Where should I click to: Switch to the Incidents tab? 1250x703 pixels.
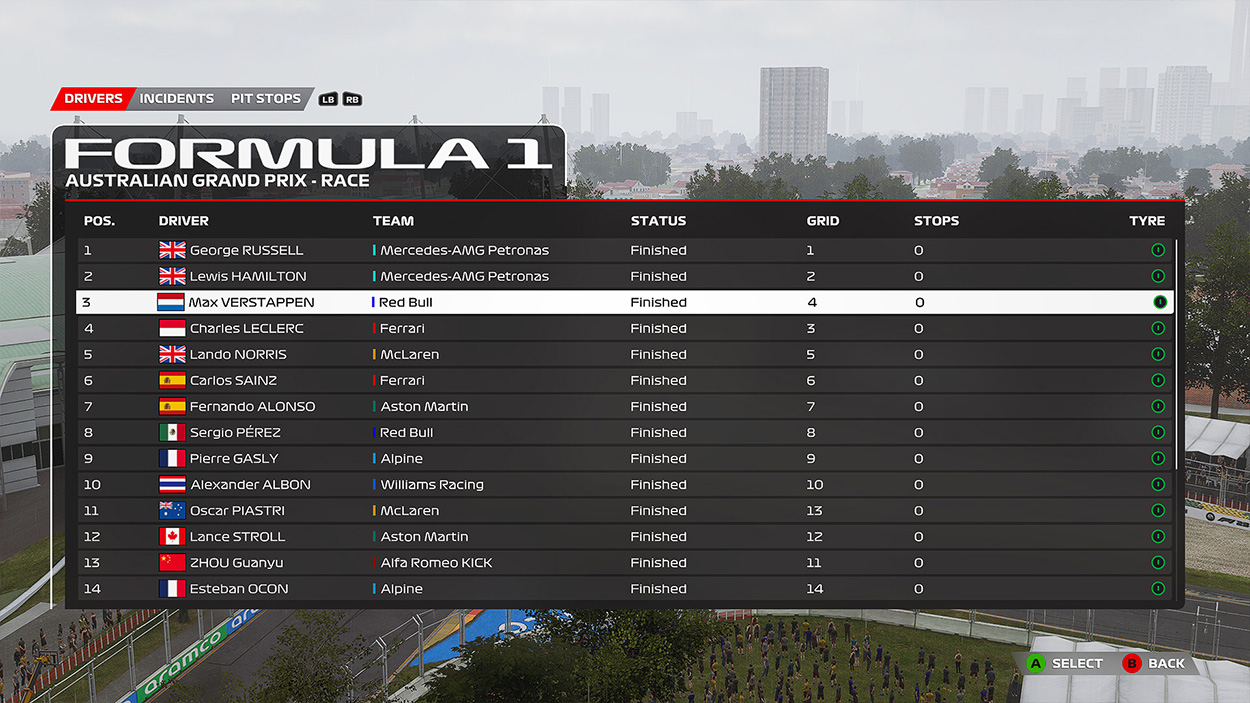pyautogui.click(x=176, y=99)
